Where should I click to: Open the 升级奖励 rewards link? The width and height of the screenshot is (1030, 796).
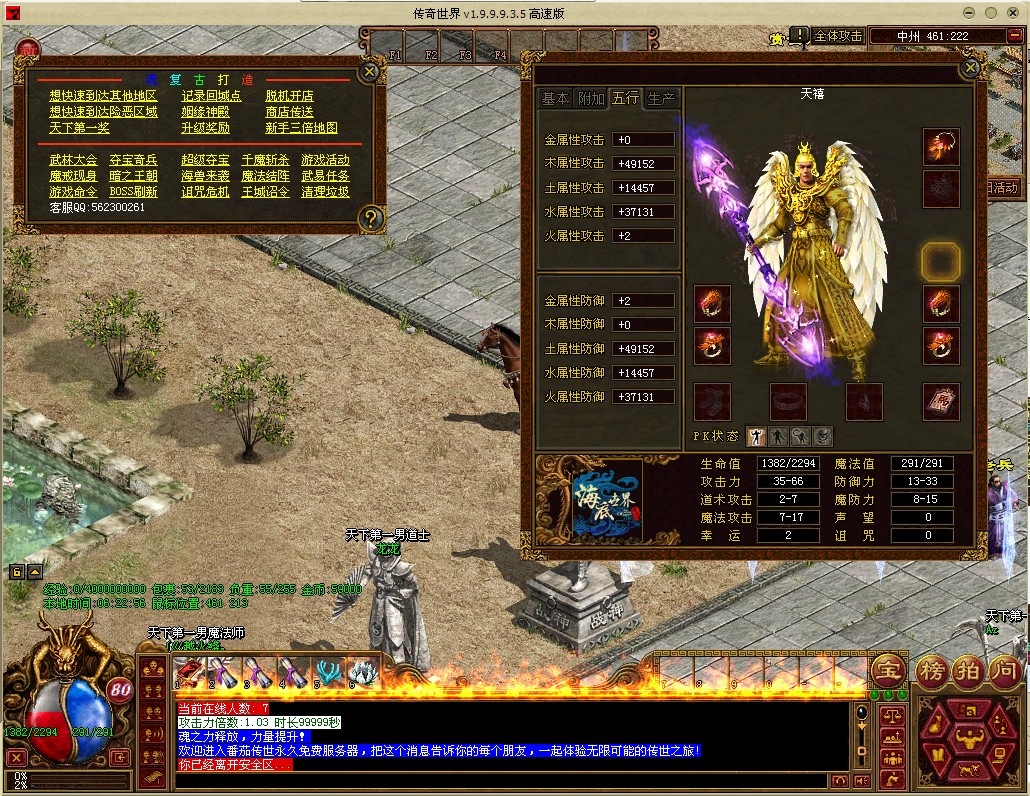(205, 128)
